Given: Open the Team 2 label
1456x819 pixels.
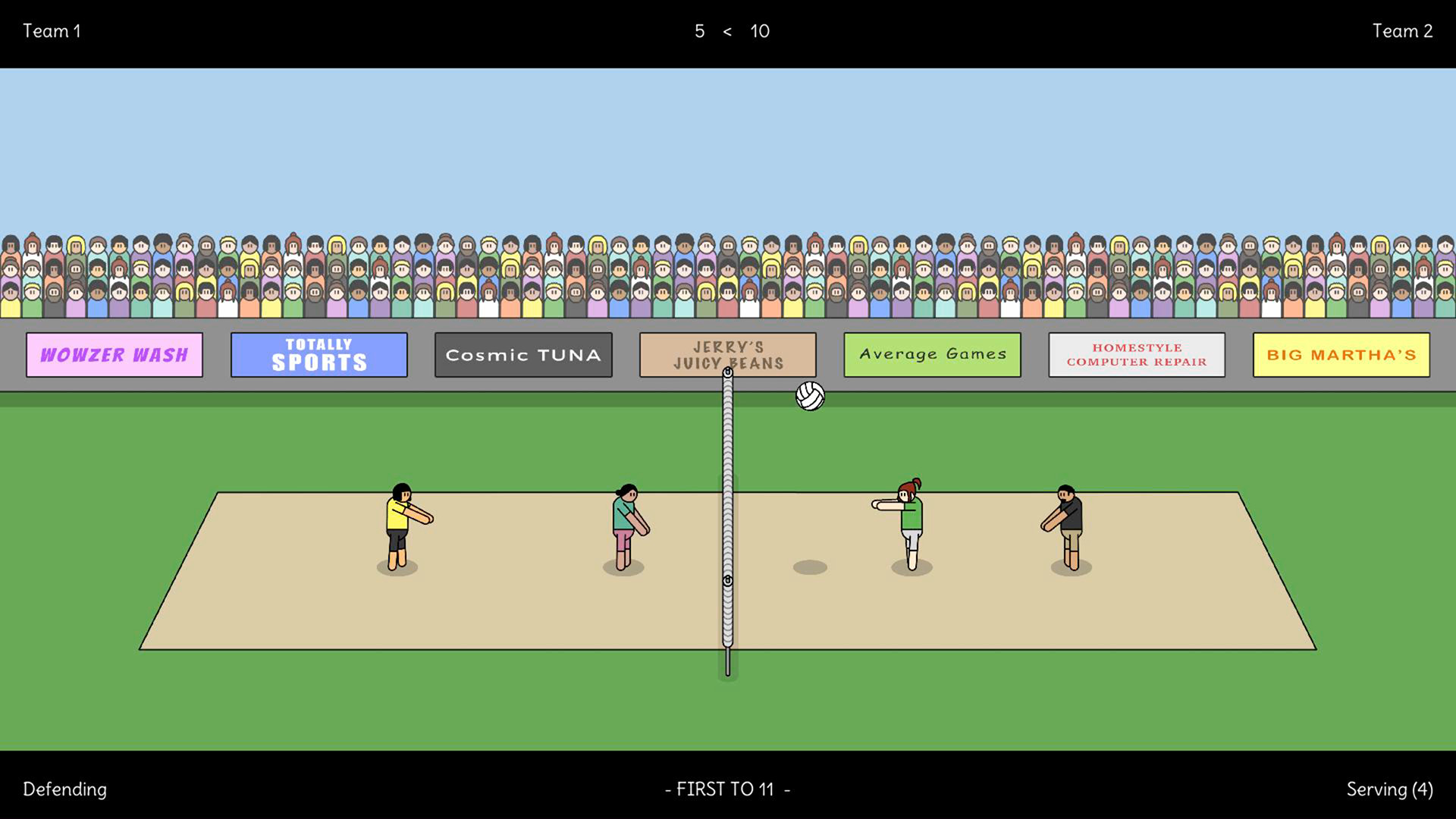Looking at the screenshot, I should coord(1403,31).
